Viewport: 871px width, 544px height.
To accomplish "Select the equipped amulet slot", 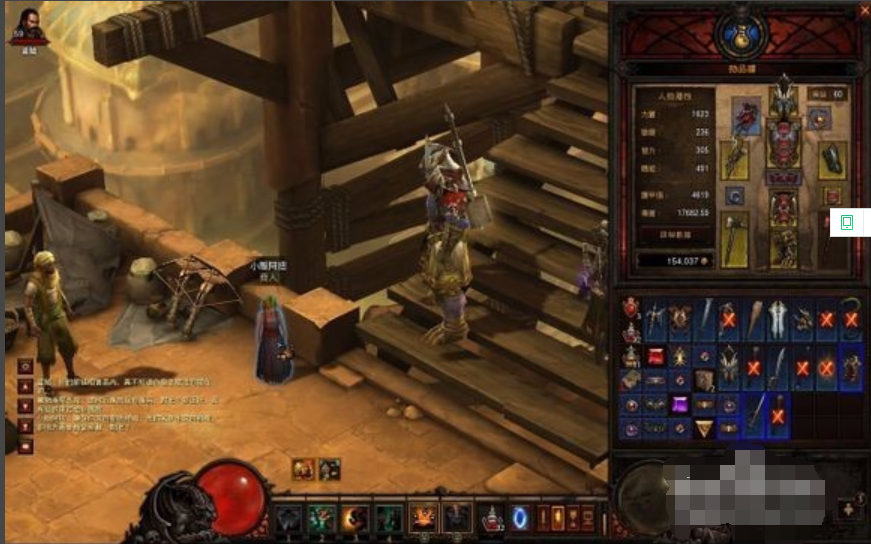I will [x=820, y=118].
